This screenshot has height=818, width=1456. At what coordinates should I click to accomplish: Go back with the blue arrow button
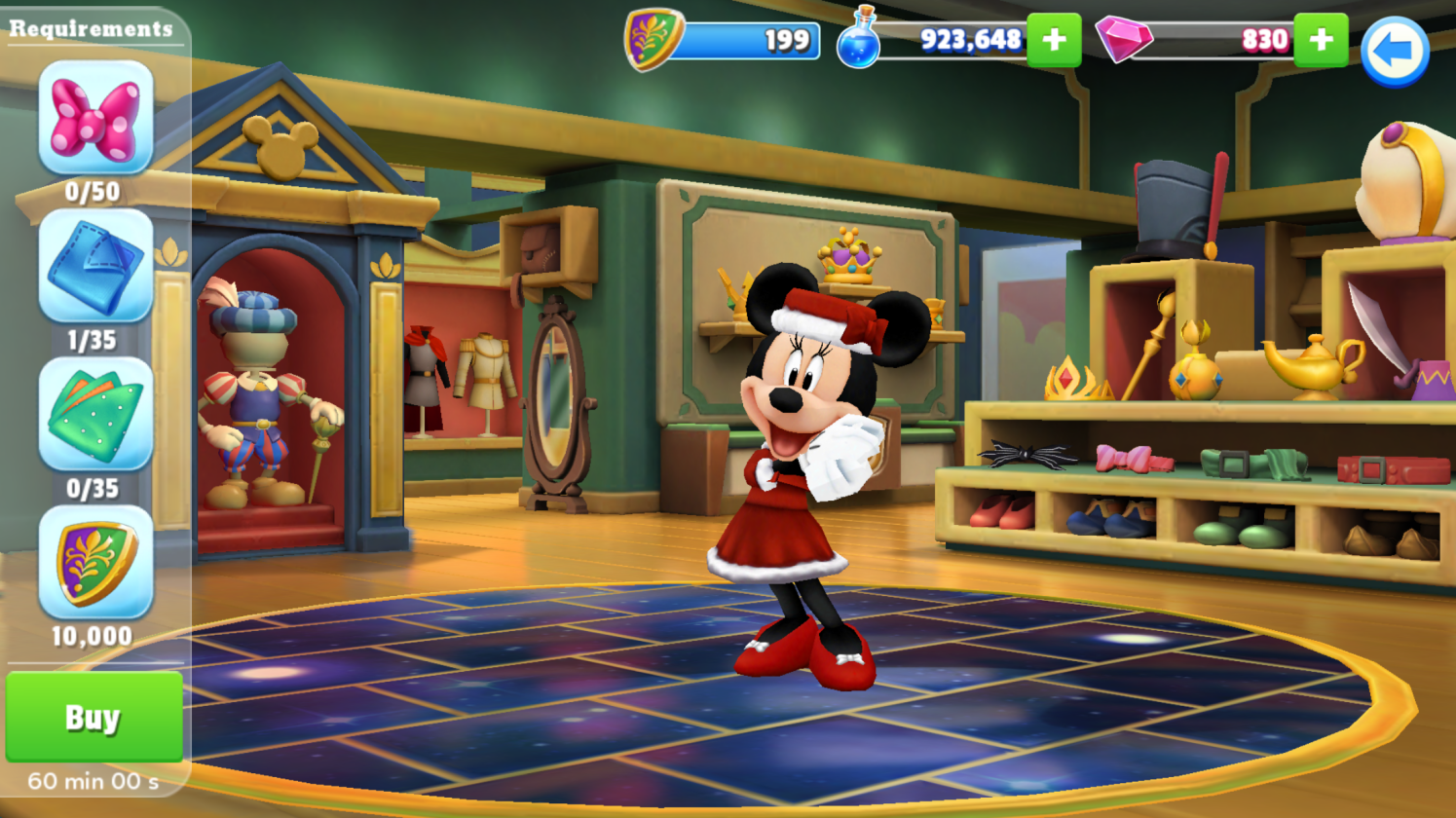[x=1395, y=51]
